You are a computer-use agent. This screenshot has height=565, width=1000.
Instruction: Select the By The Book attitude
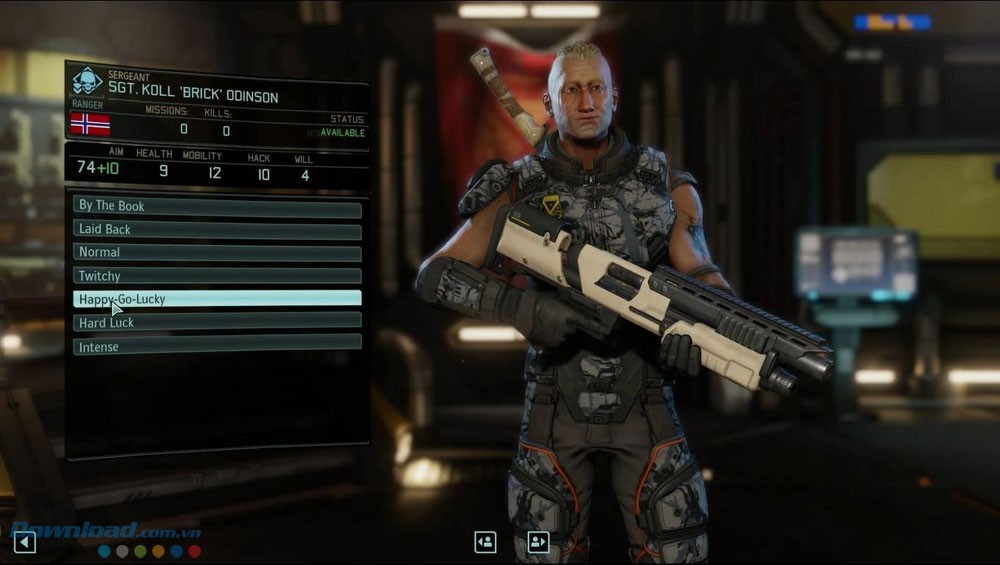[217, 206]
